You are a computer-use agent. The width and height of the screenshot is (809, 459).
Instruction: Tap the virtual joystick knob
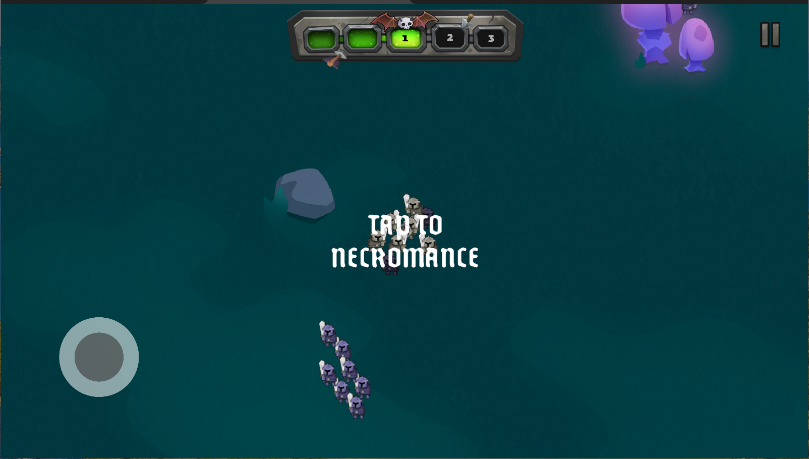[x=99, y=357]
